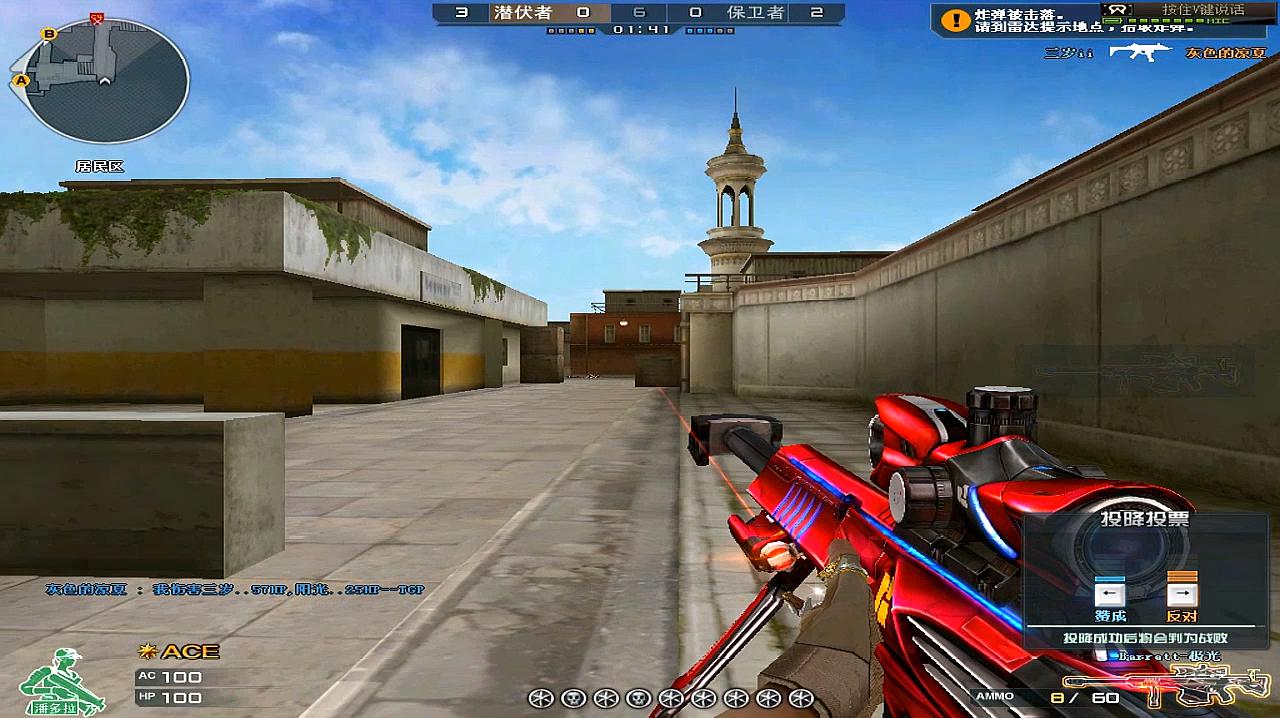Click the A bomb site marker on minimap

point(20,80)
